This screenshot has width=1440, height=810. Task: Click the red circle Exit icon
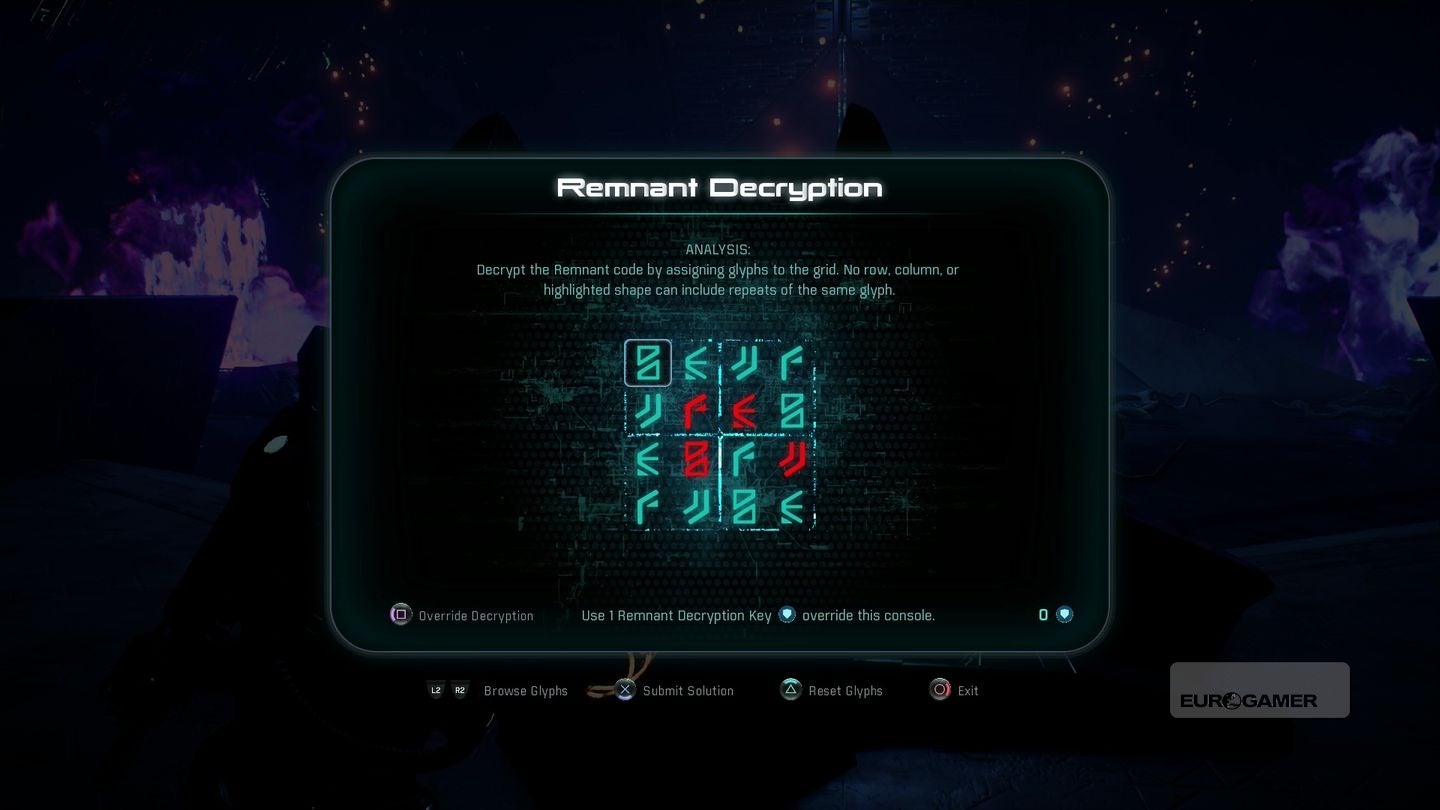[x=939, y=689]
